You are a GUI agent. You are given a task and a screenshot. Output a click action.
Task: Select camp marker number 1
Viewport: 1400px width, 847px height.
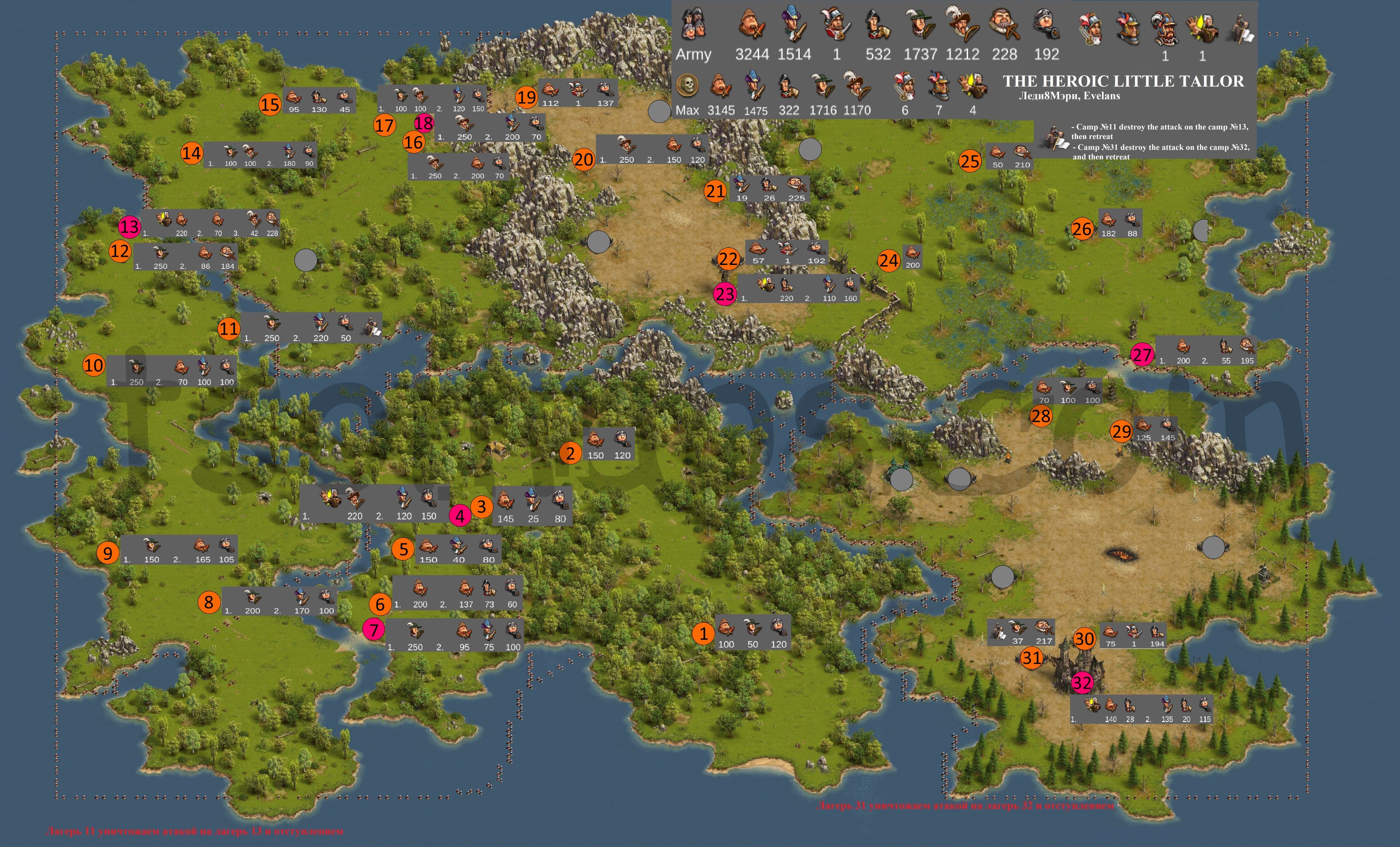point(703,633)
